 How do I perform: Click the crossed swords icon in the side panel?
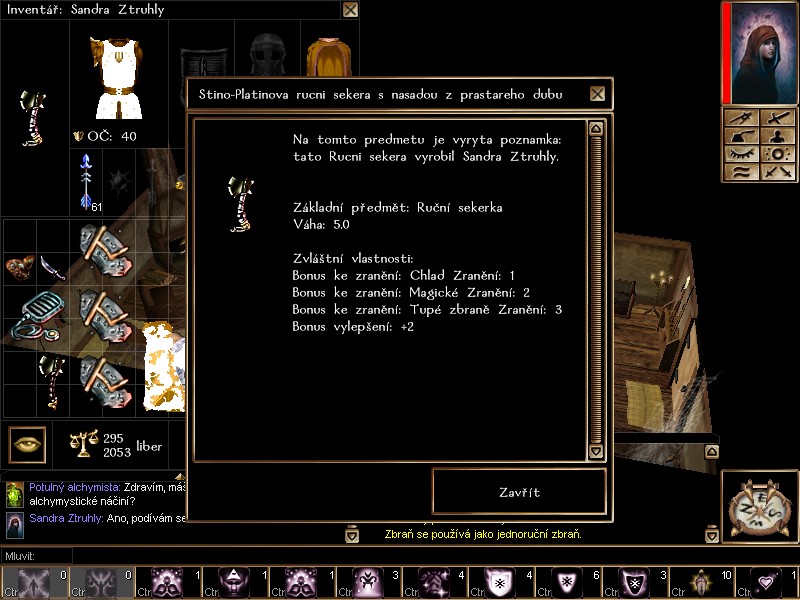point(777,171)
